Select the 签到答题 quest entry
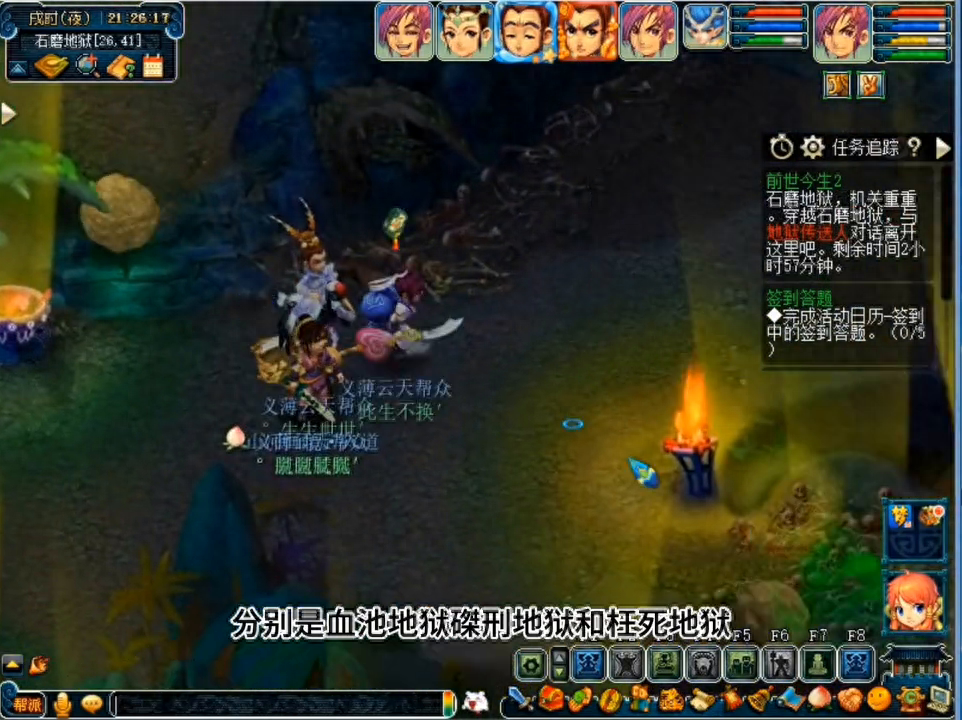Screen dimensions: 962x720 point(799,297)
